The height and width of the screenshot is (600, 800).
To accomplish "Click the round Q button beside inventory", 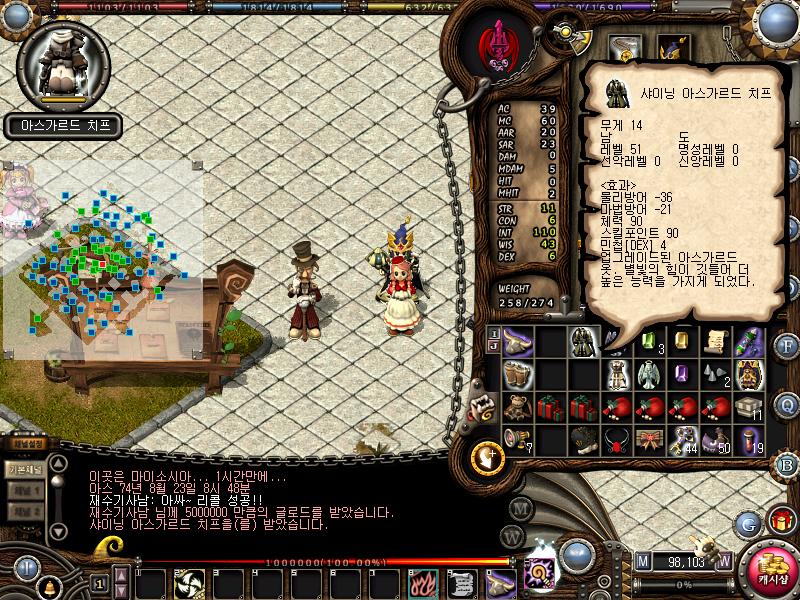I will click(787, 405).
